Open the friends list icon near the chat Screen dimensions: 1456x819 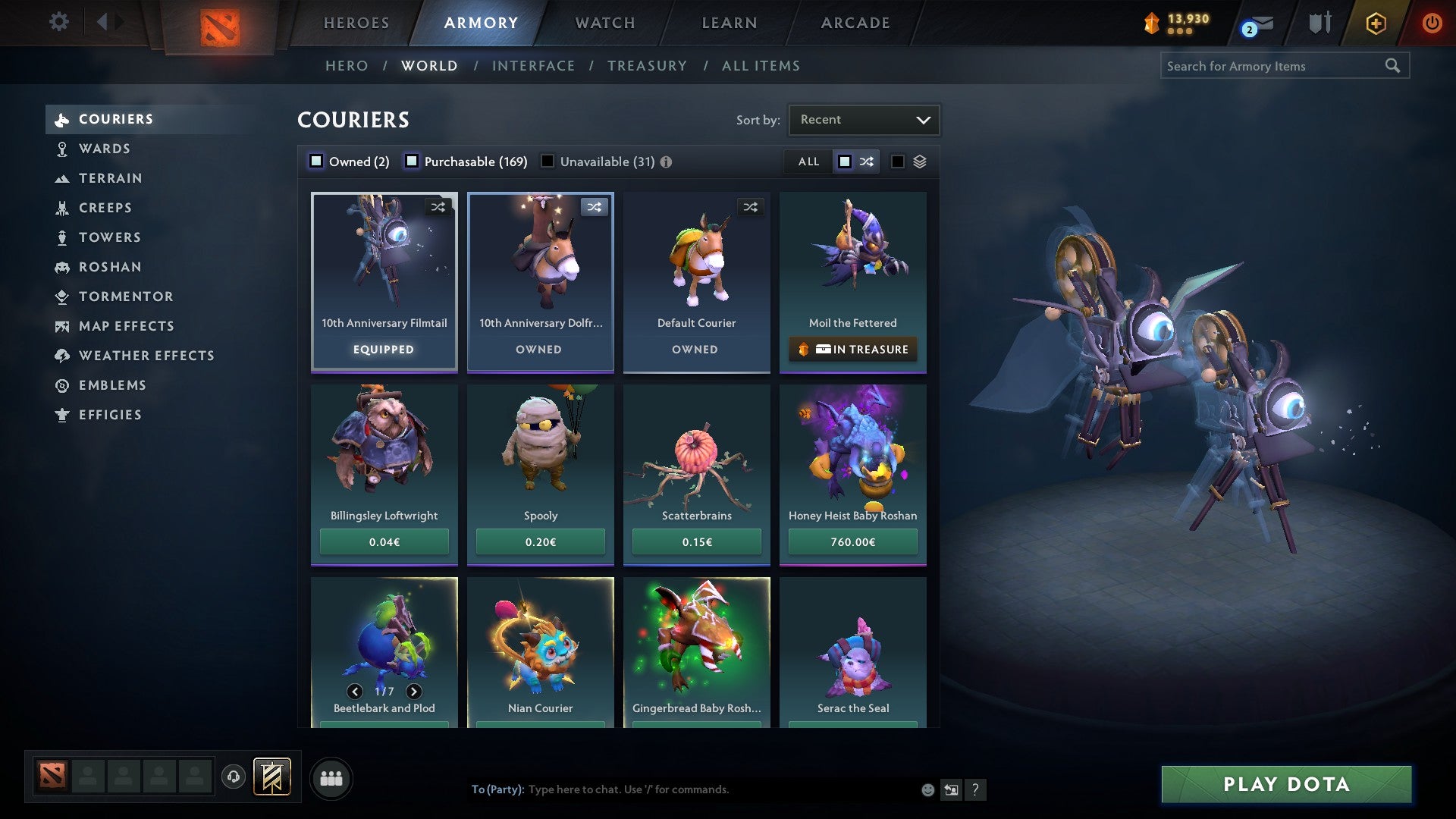coord(331,778)
